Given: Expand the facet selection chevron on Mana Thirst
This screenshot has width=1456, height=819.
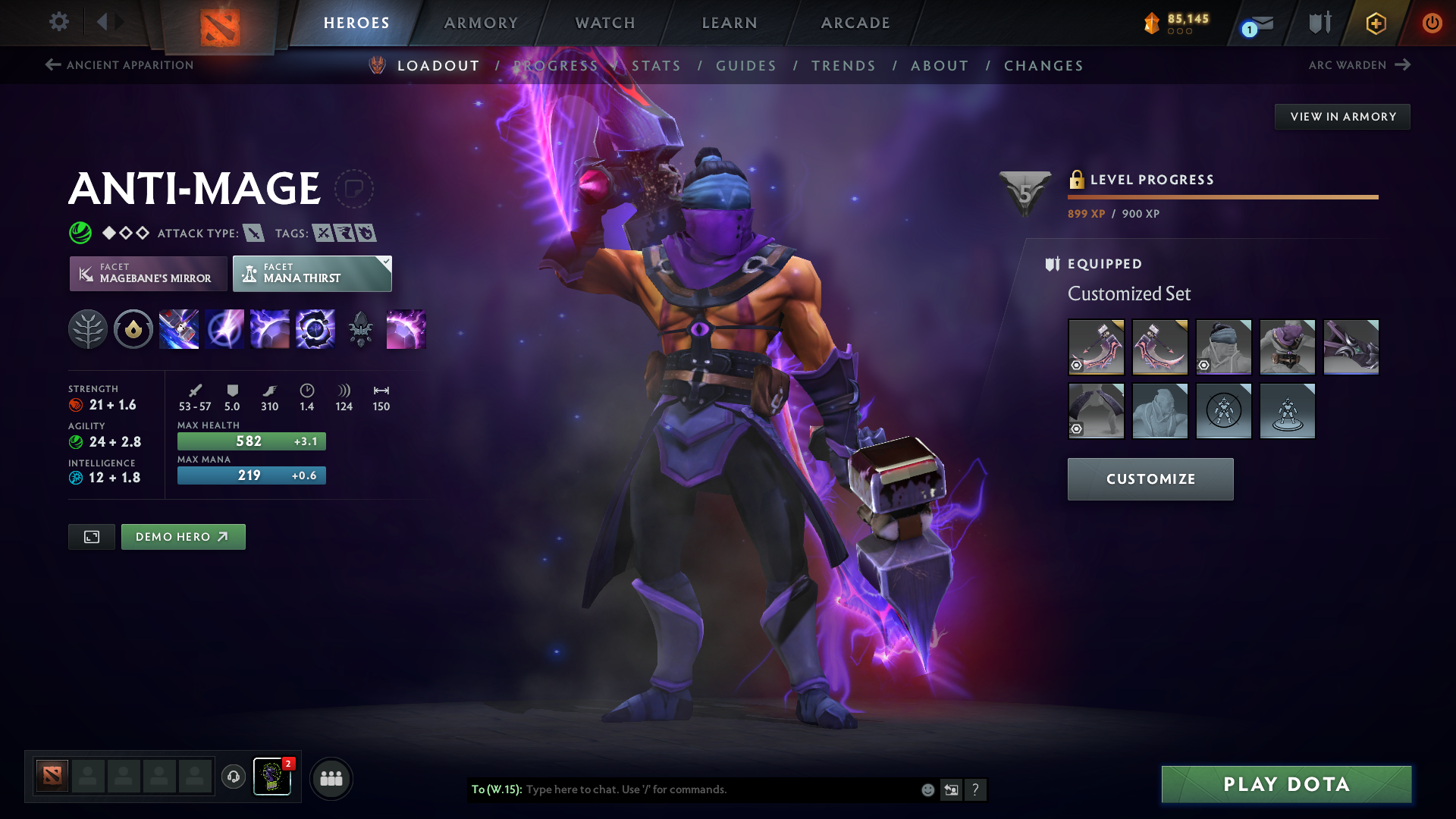Looking at the screenshot, I should (385, 261).
